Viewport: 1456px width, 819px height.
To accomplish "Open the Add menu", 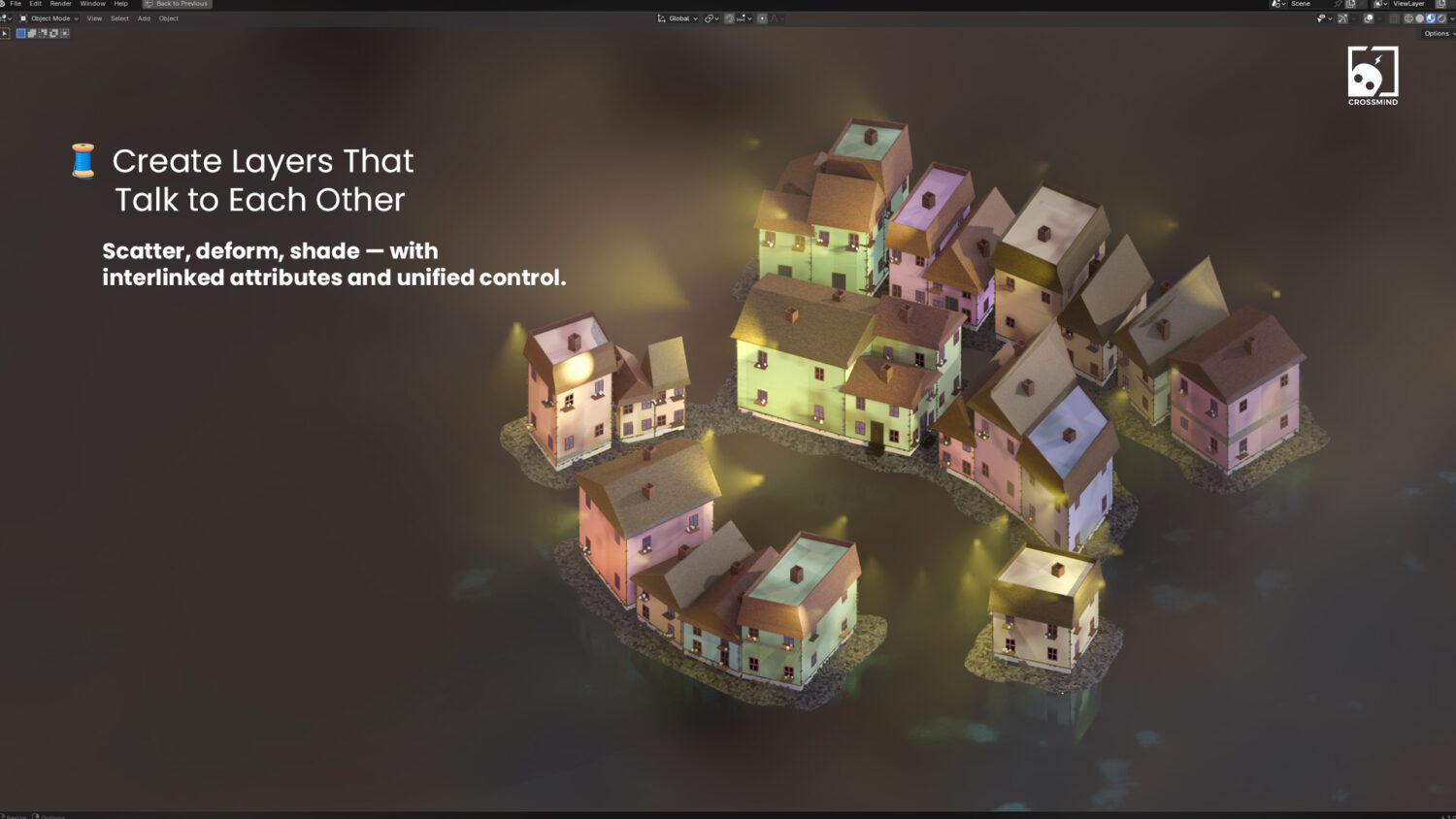I will 144,17.
